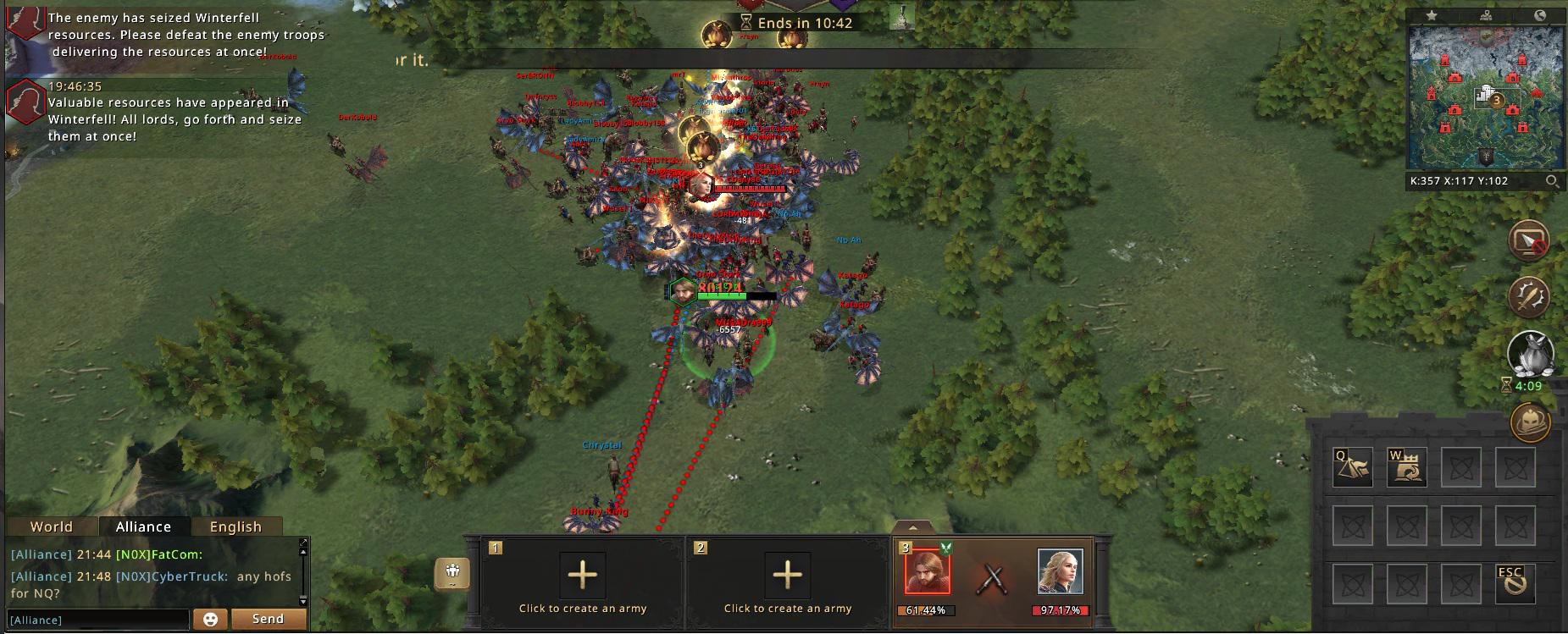
Task: Switch to the globe world map view
Action: 1541,15
